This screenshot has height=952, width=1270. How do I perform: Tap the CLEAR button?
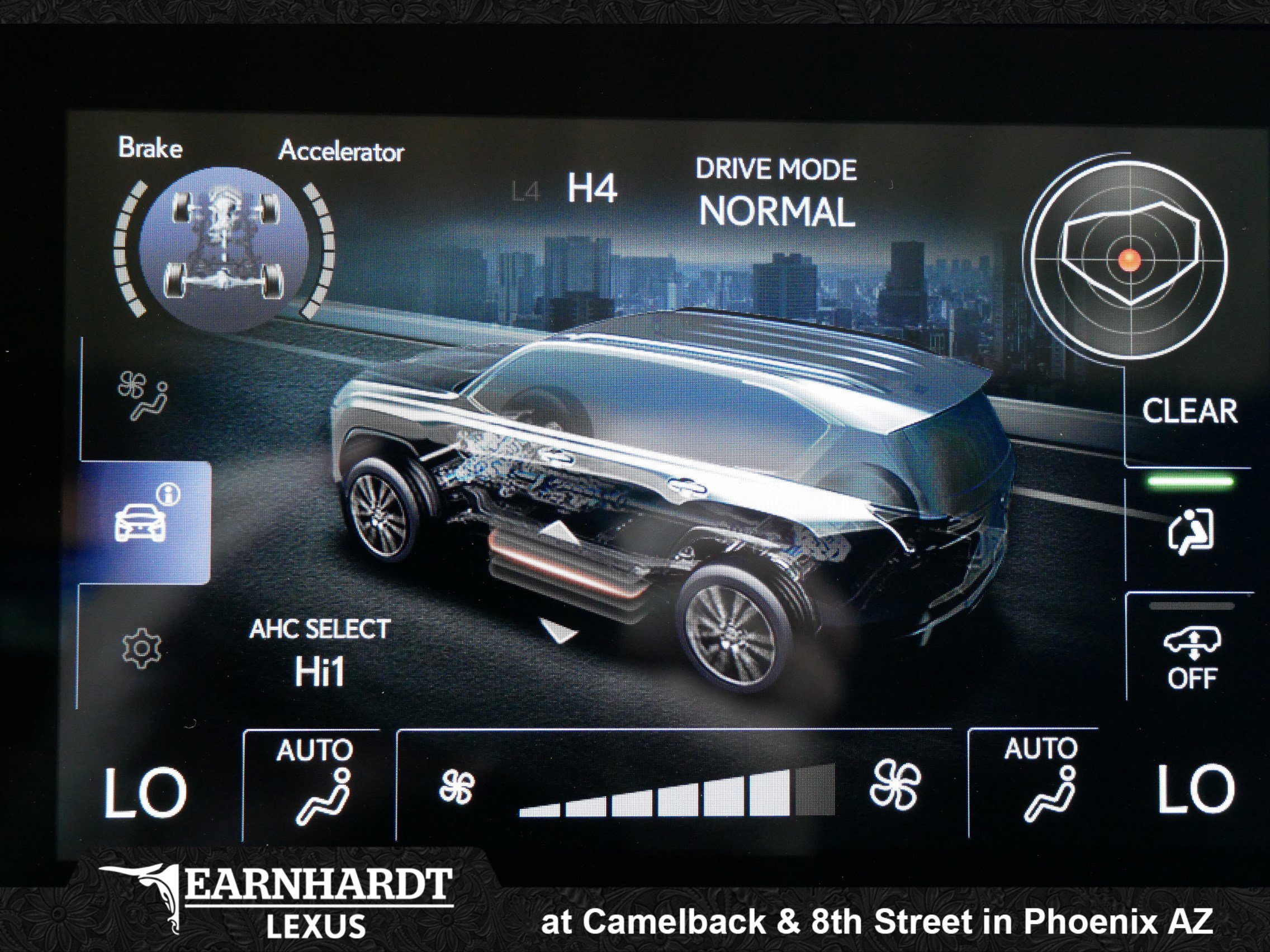pos(1189,411)
